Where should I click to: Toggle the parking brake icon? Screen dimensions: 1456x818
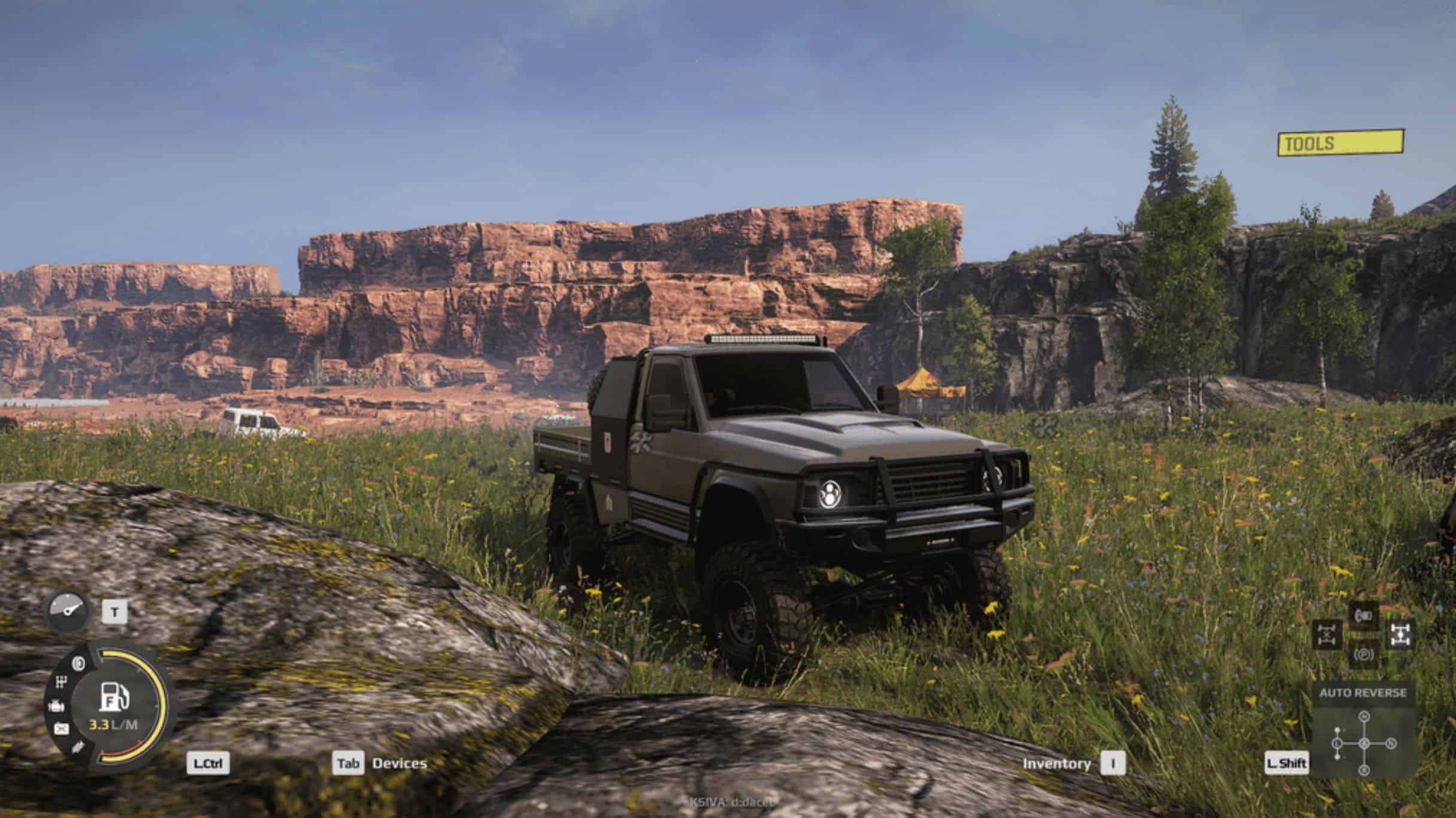click(x=1363, y=654)
